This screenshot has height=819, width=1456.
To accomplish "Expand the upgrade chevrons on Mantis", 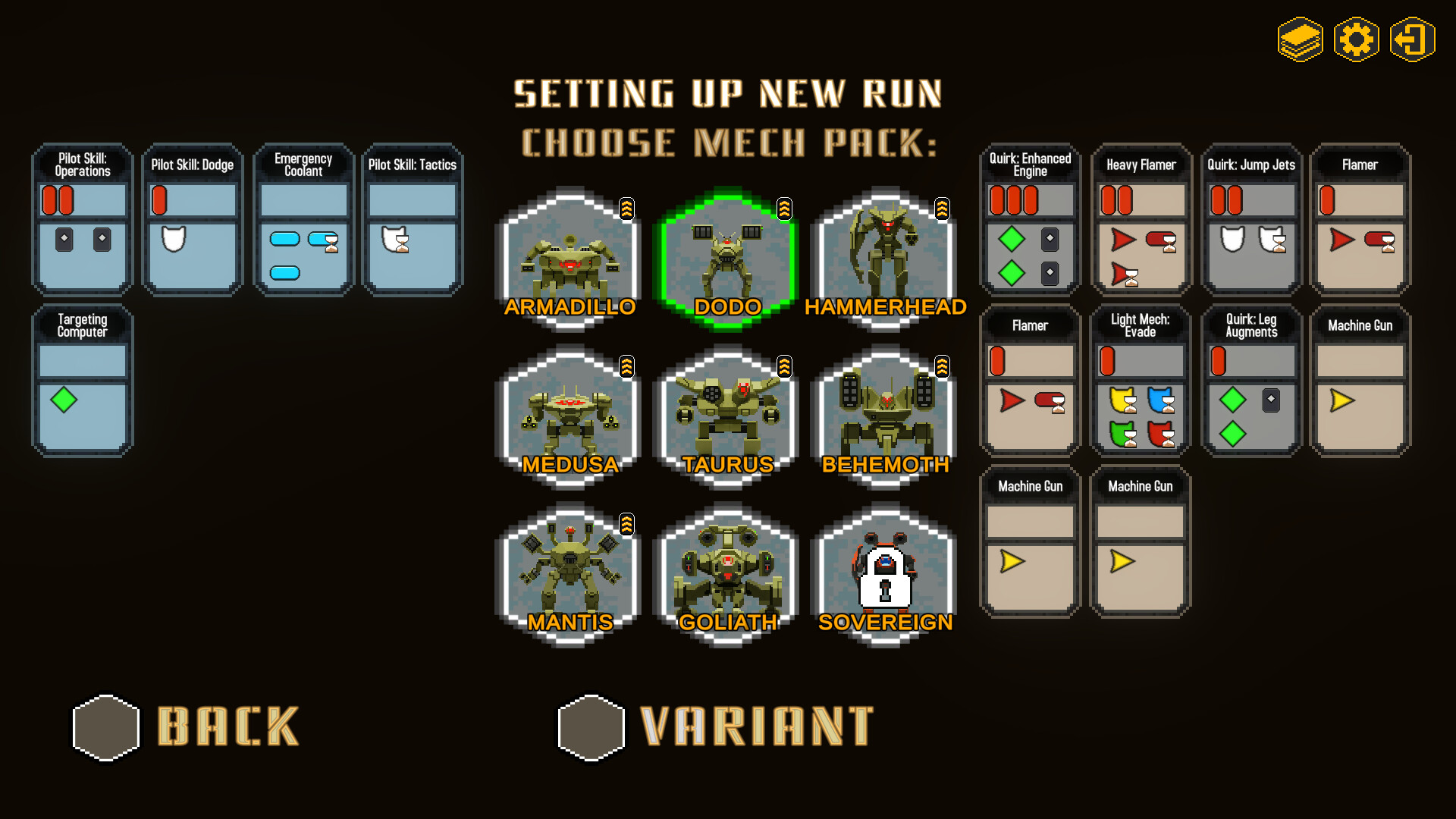I will pyautogui.click(x=627, y=522).
